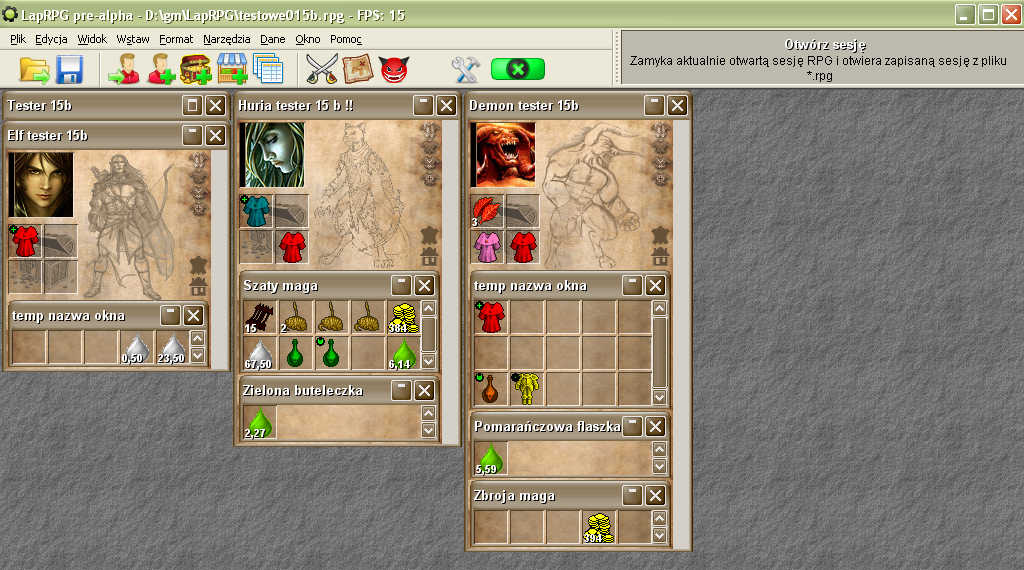Save session with the floppy disk icon

pyautogui.click(x=70, y=69)
